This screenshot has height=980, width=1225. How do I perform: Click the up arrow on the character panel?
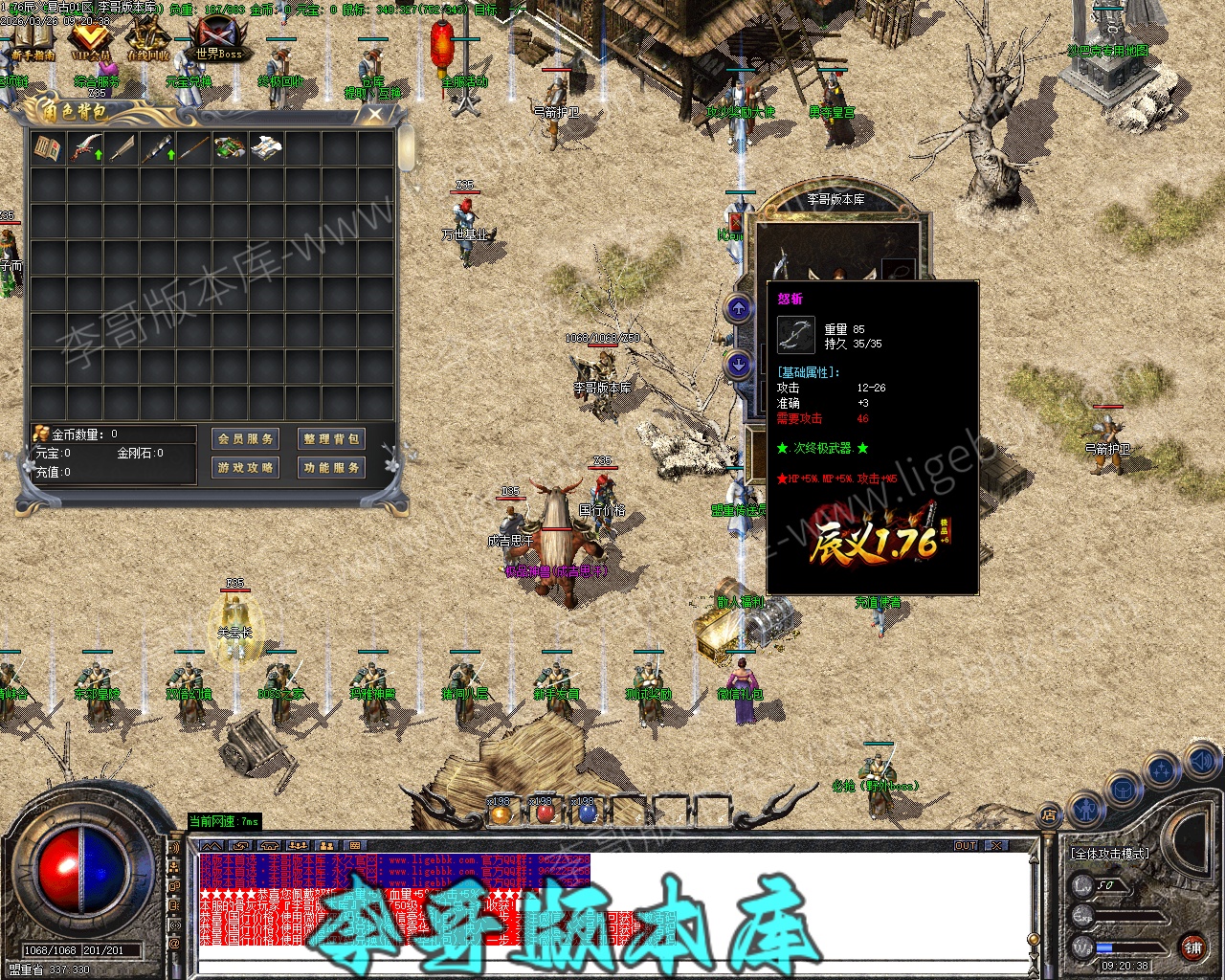tap(738, 308)
